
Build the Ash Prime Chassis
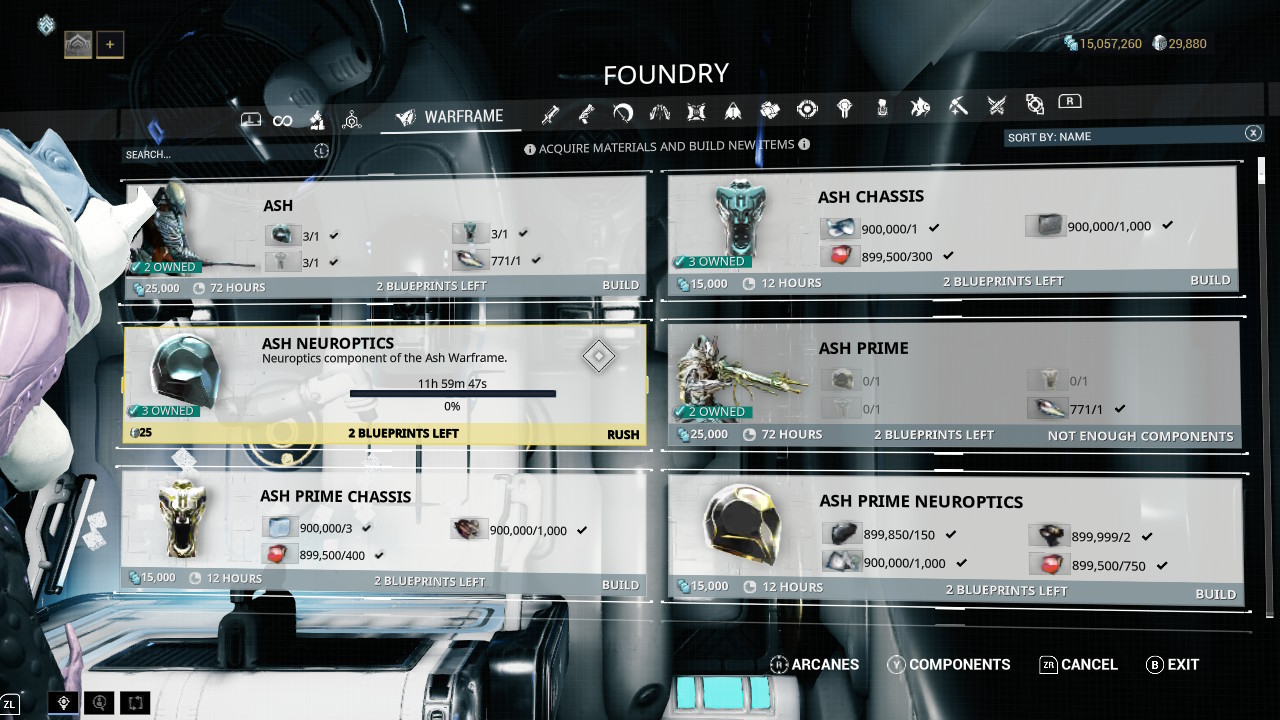620,584
